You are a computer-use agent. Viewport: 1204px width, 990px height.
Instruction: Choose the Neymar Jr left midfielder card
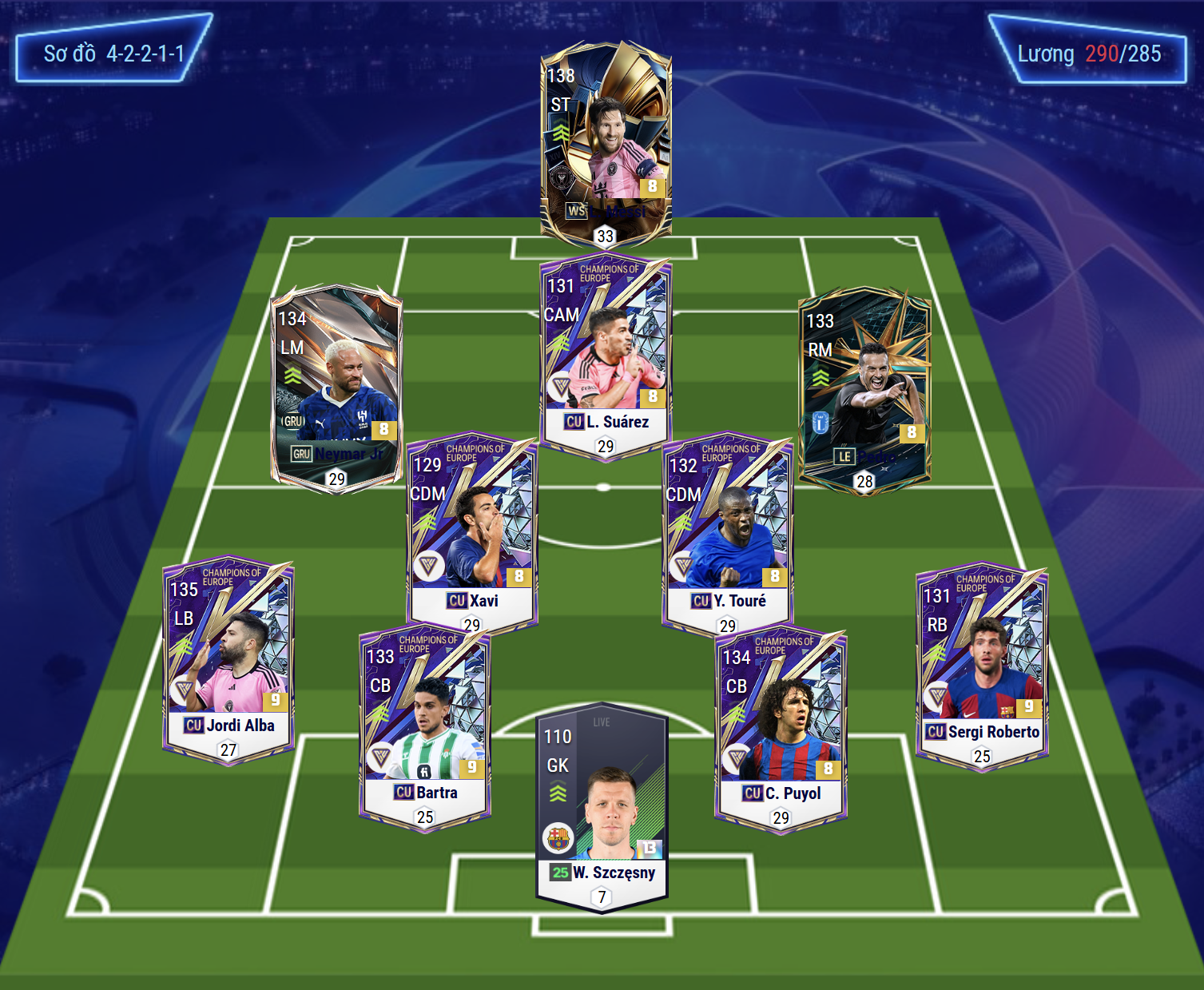pyautogui.click(x=336, y=388)
